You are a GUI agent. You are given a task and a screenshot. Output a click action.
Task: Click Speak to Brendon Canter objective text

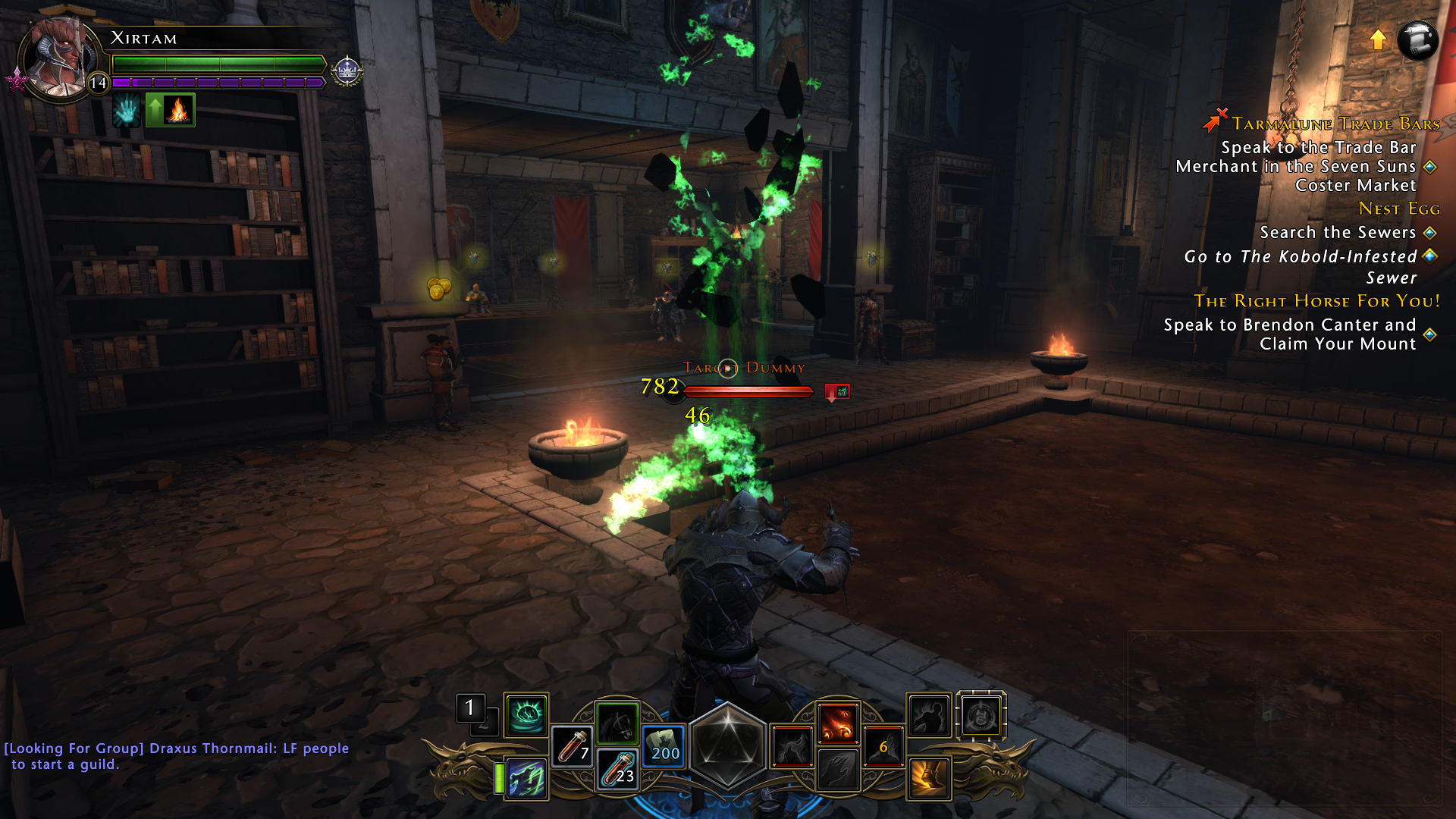click(x=1289, y=325)
